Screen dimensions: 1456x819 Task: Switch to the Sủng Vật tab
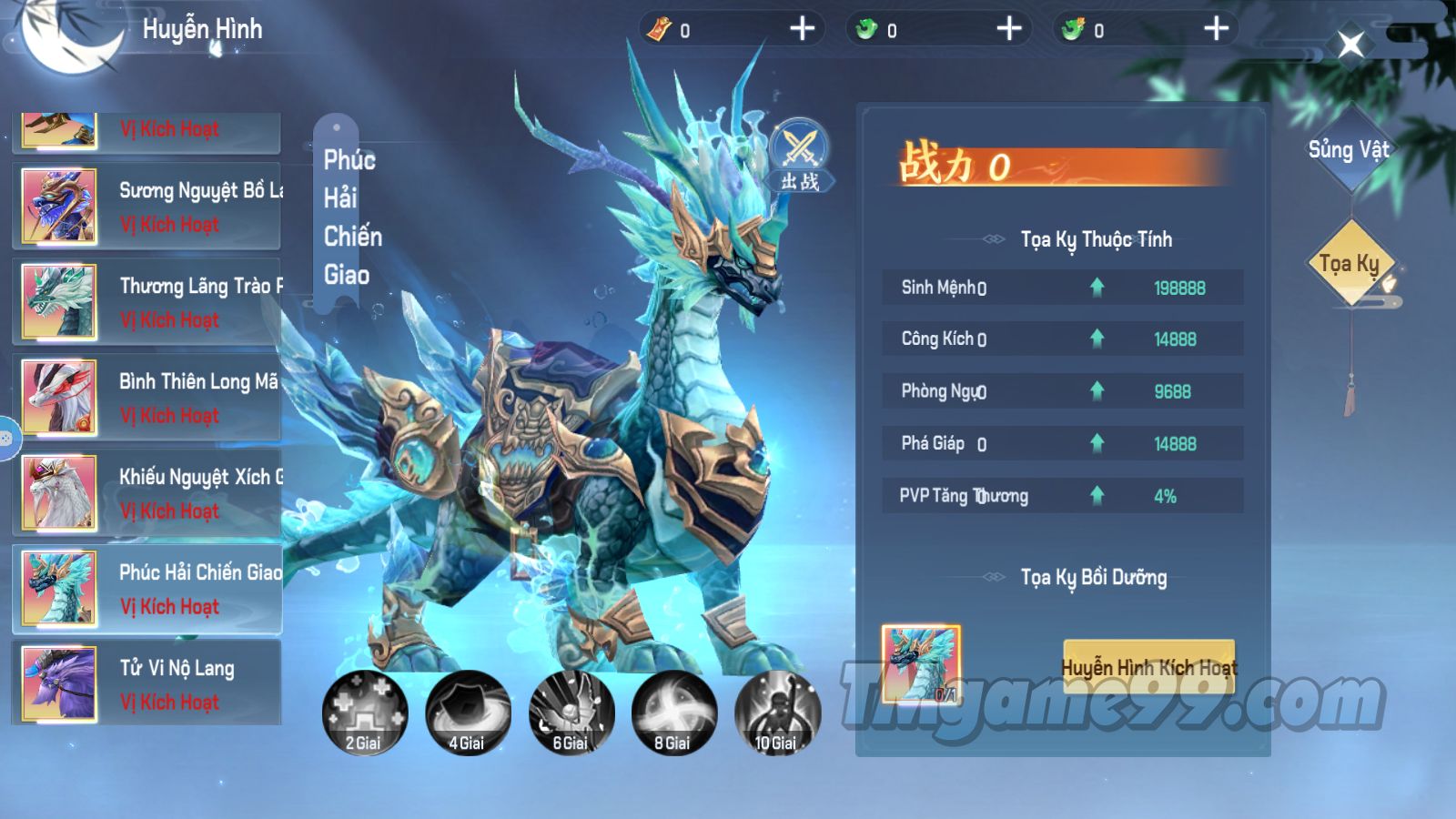[1349, 149]
